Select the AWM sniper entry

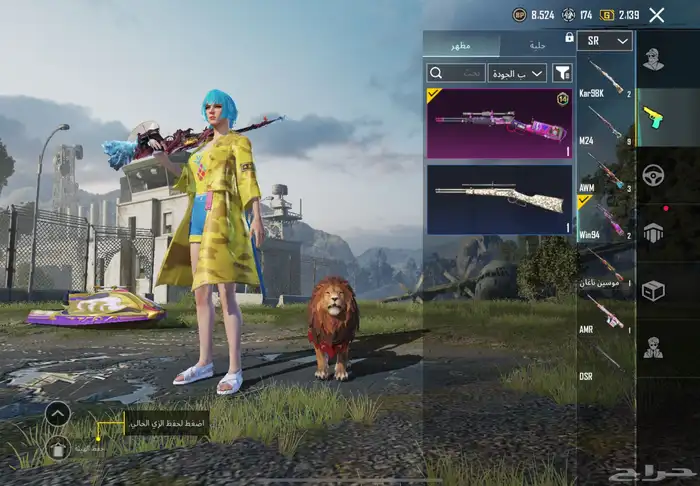pos(606,172)
